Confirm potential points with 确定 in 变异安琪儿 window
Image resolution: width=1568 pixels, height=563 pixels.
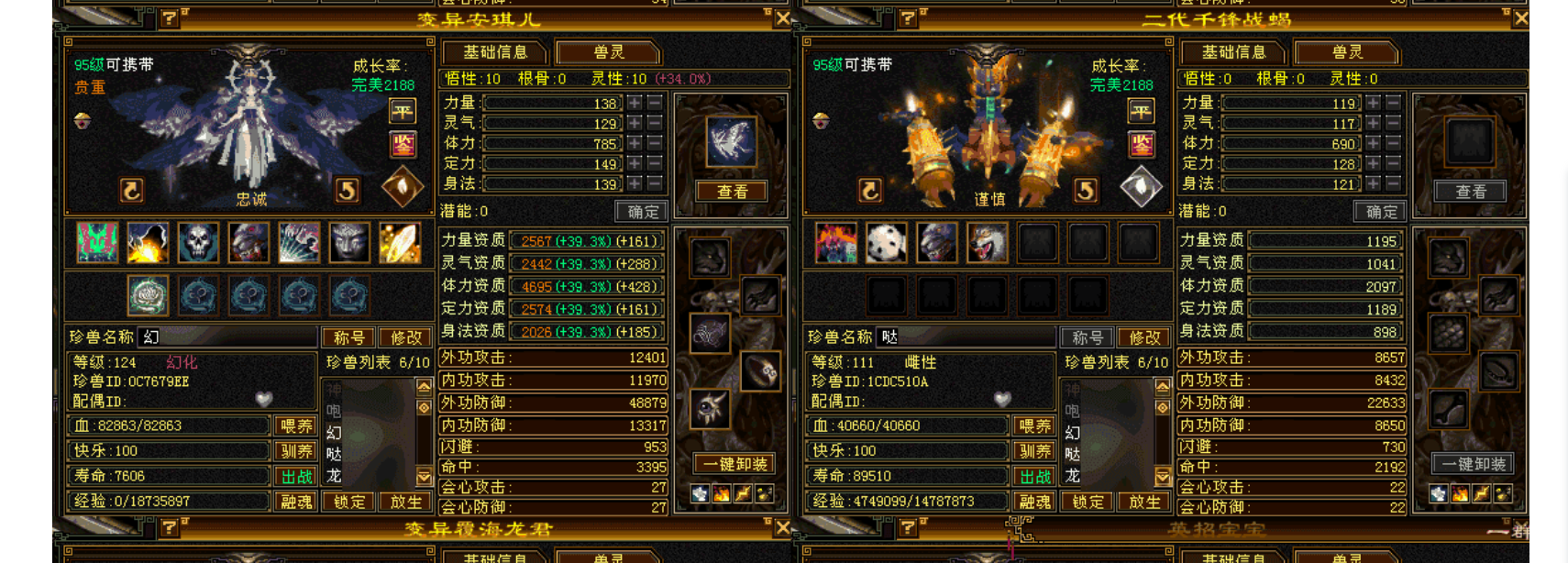(642, 212)
